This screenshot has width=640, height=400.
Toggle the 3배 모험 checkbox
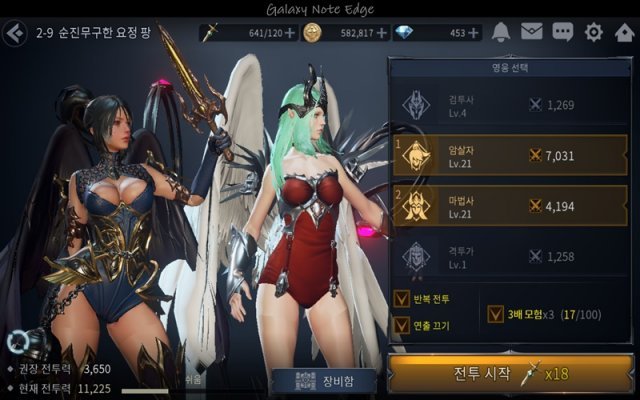point(496,314)
